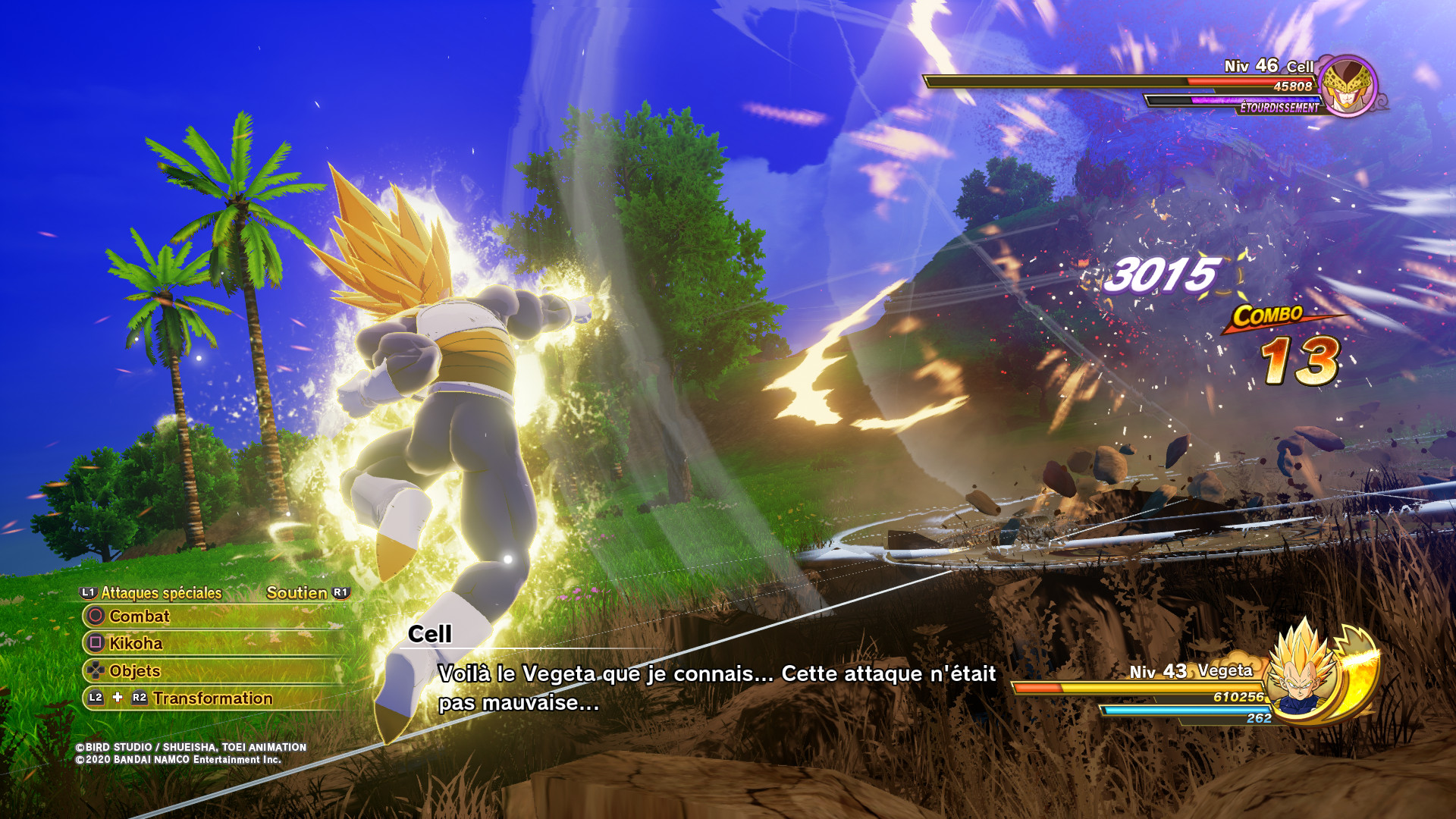Choose the Kikoha attack entry
Screen dimensions: 1456x819
tap(136, 644)
